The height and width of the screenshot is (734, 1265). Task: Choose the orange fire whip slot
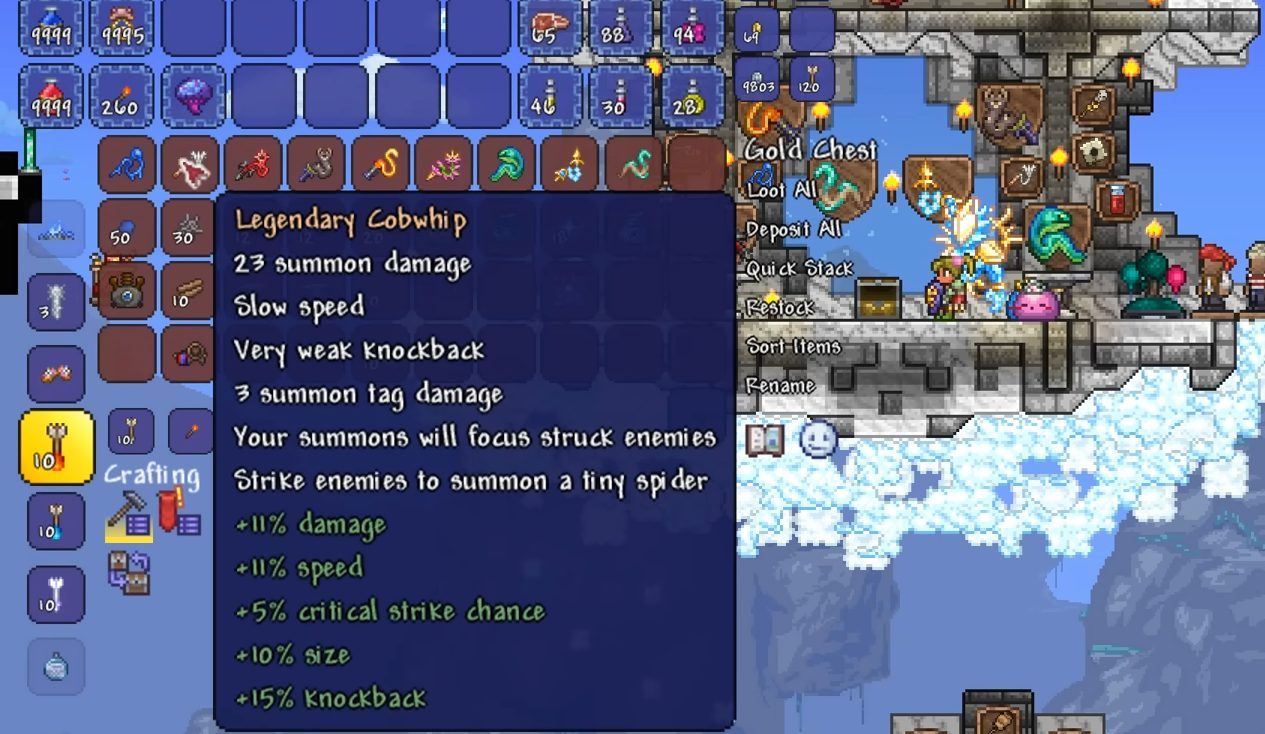tap(379, 165)
